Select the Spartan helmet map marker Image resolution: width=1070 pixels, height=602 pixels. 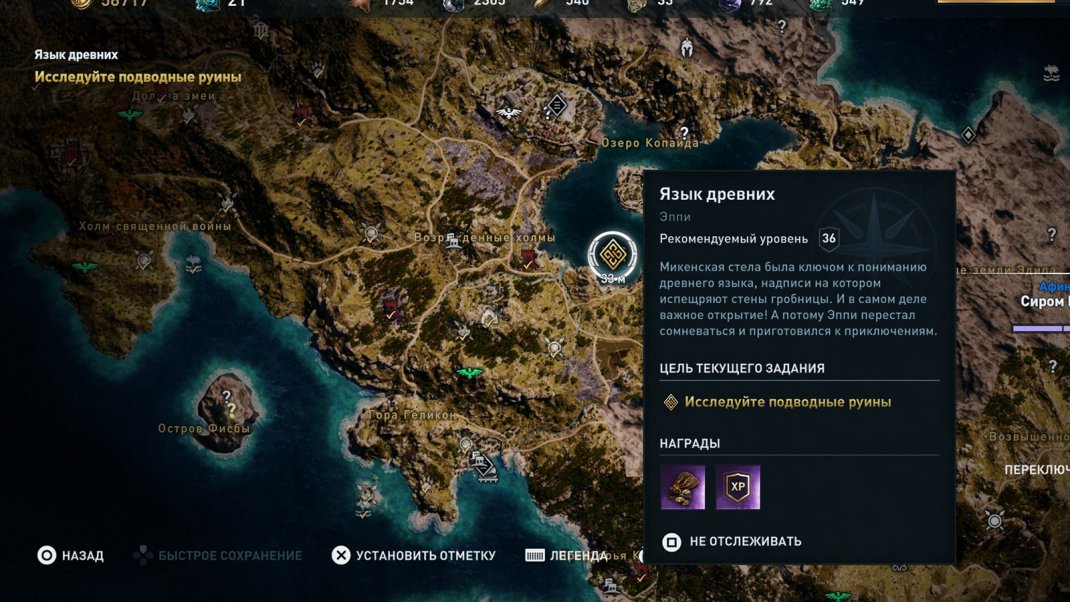(x=686, y=47)
